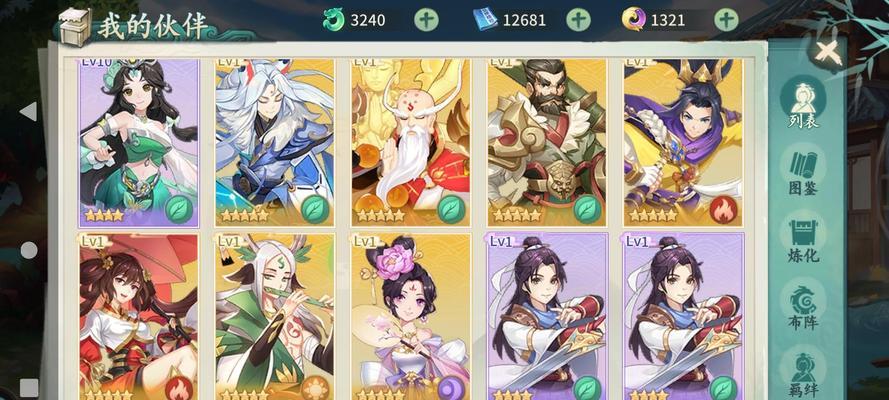Select the red-dressed girl with umbrella card
889x400 pixels.
(139, 317)
